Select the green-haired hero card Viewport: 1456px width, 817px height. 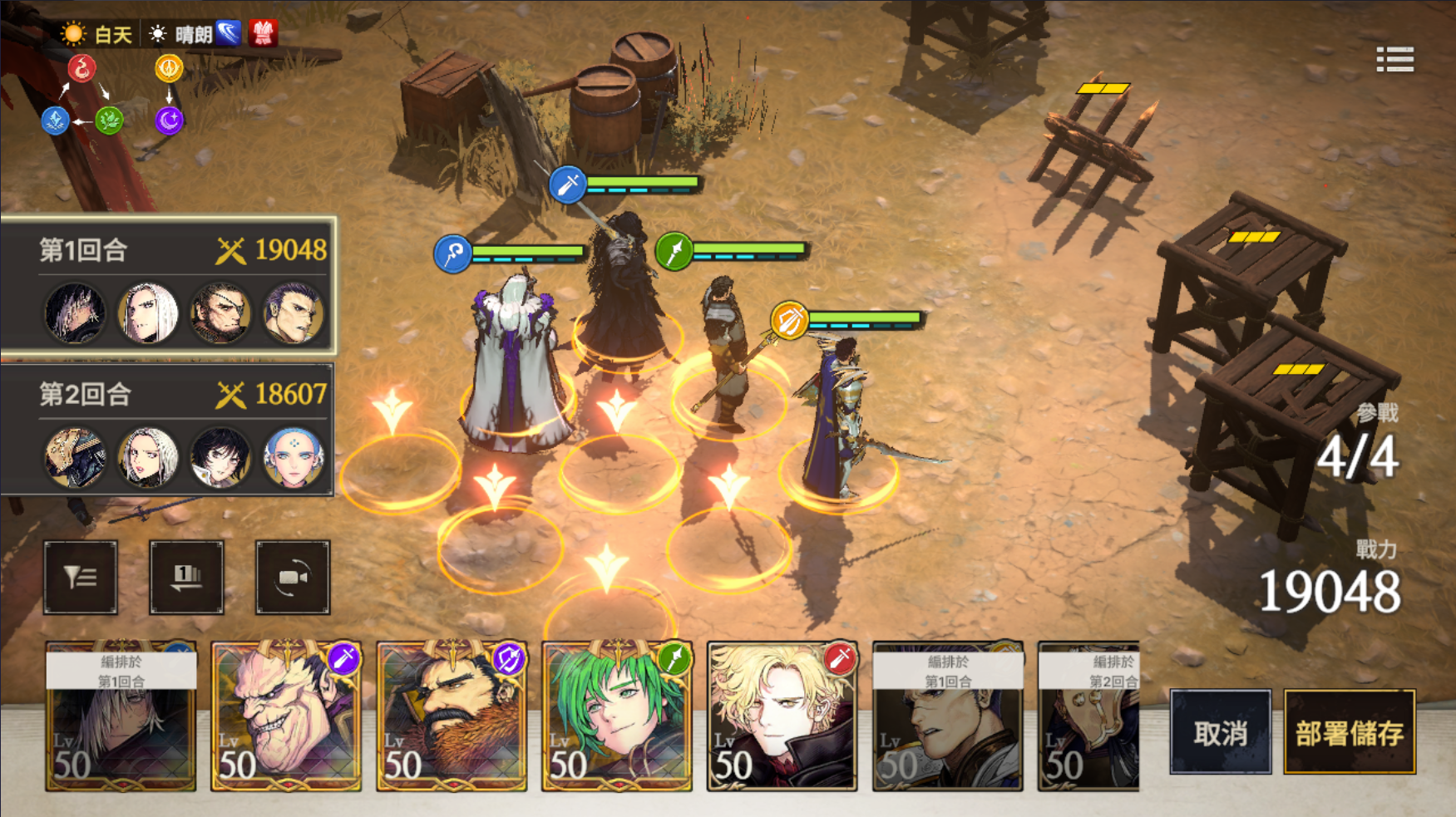(x=616, y=716)
